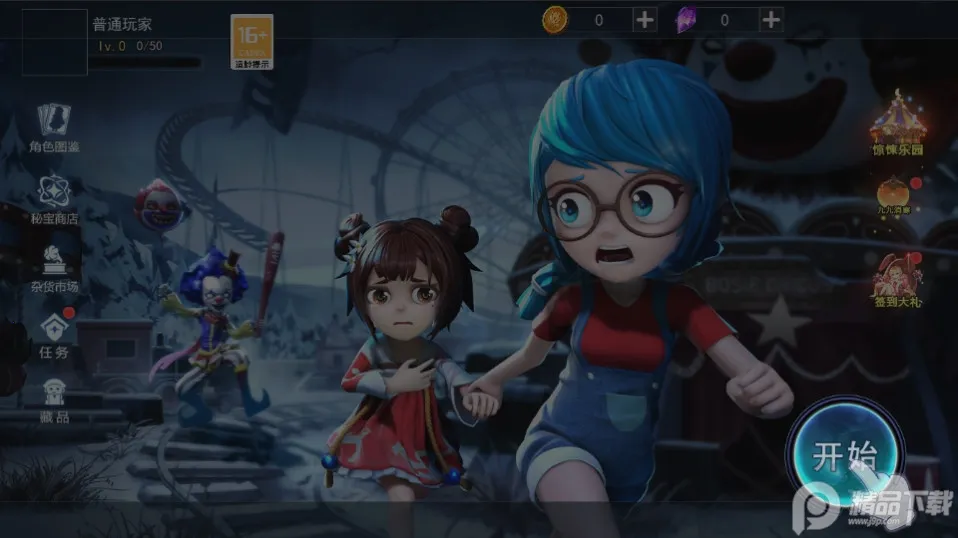
Task: Open the player avatar profile frame
Action: pos(54,43)
